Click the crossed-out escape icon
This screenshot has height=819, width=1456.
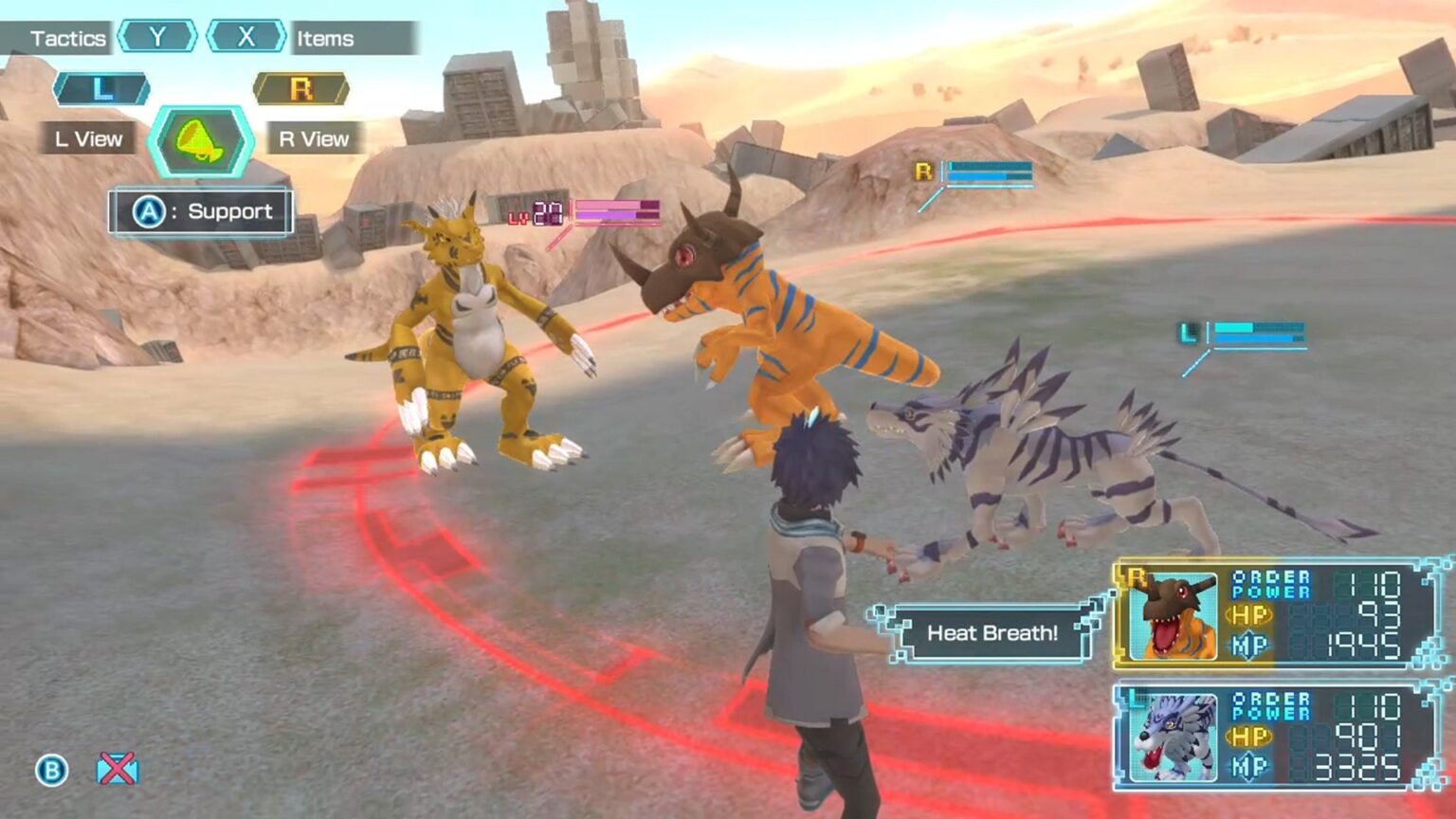click(117, 769)
